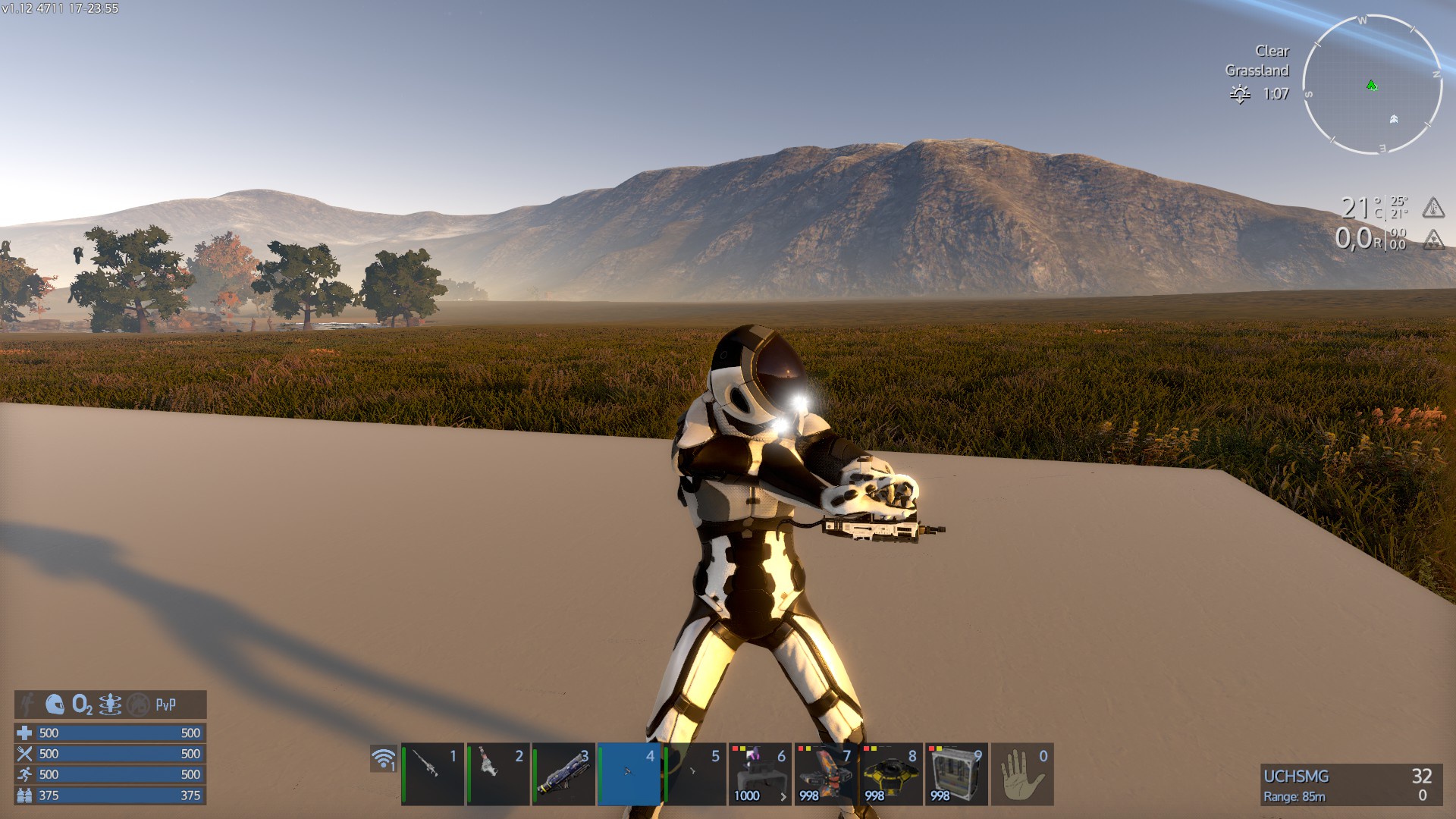The image size is (1456, 819).
Task: Toggle the helmet status icon
Action: (55, 704)
